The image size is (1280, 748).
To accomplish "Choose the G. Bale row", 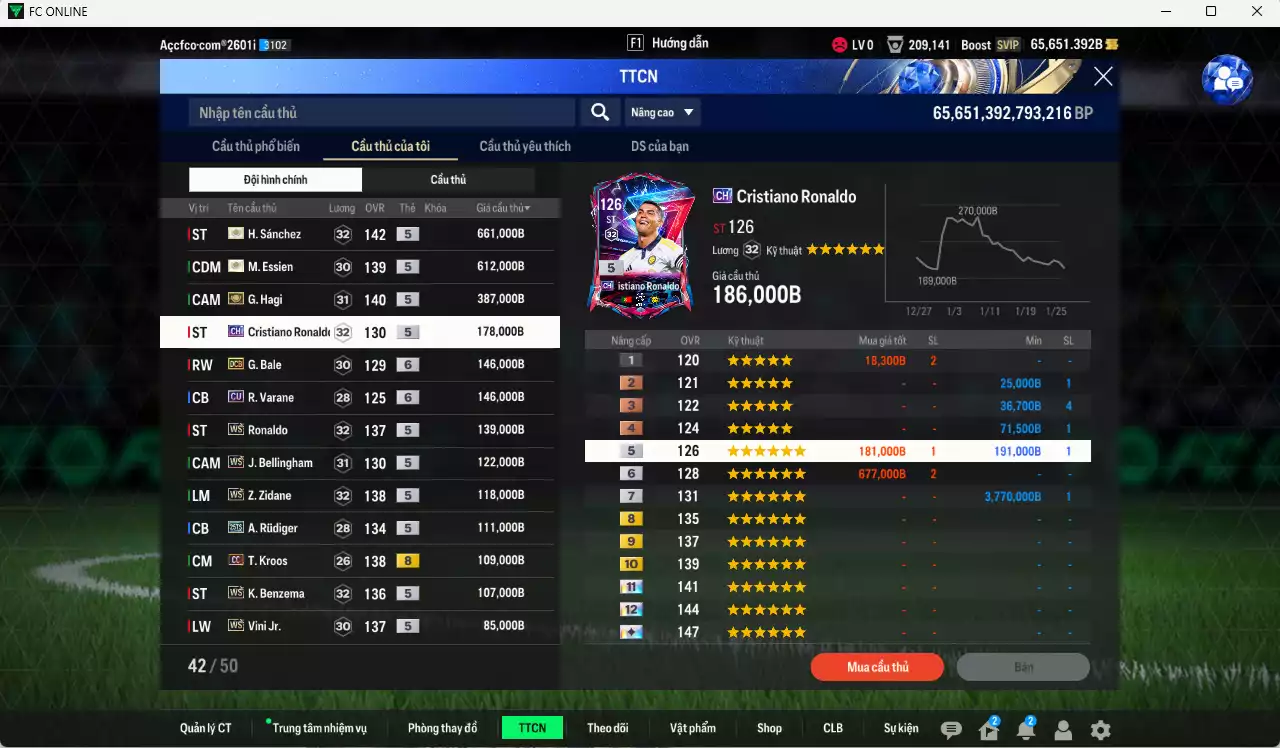I will click(x=358, y=365).
